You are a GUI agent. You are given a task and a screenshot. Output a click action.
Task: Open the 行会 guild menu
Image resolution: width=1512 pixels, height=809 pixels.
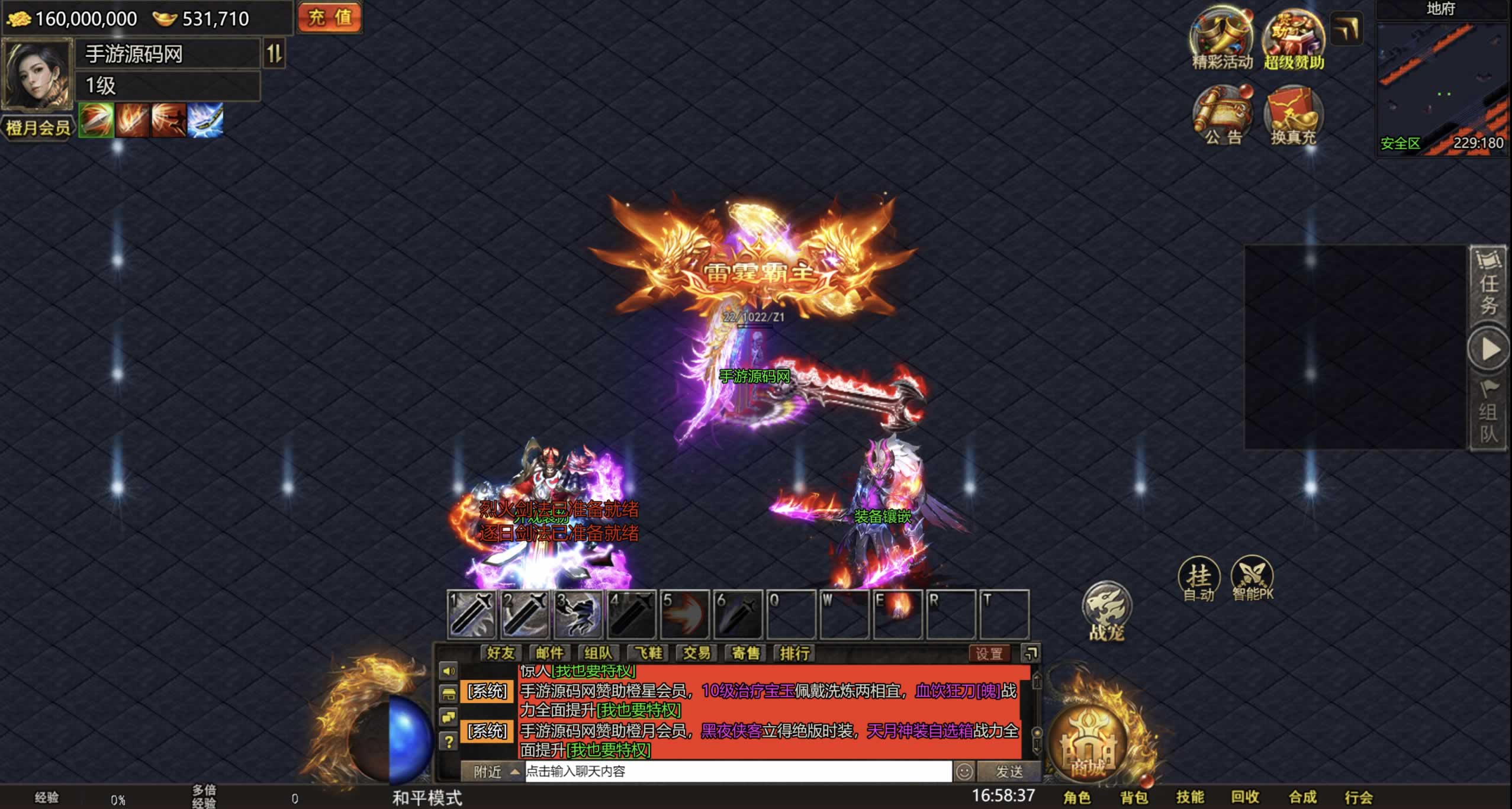click(x=1359, y=797)
